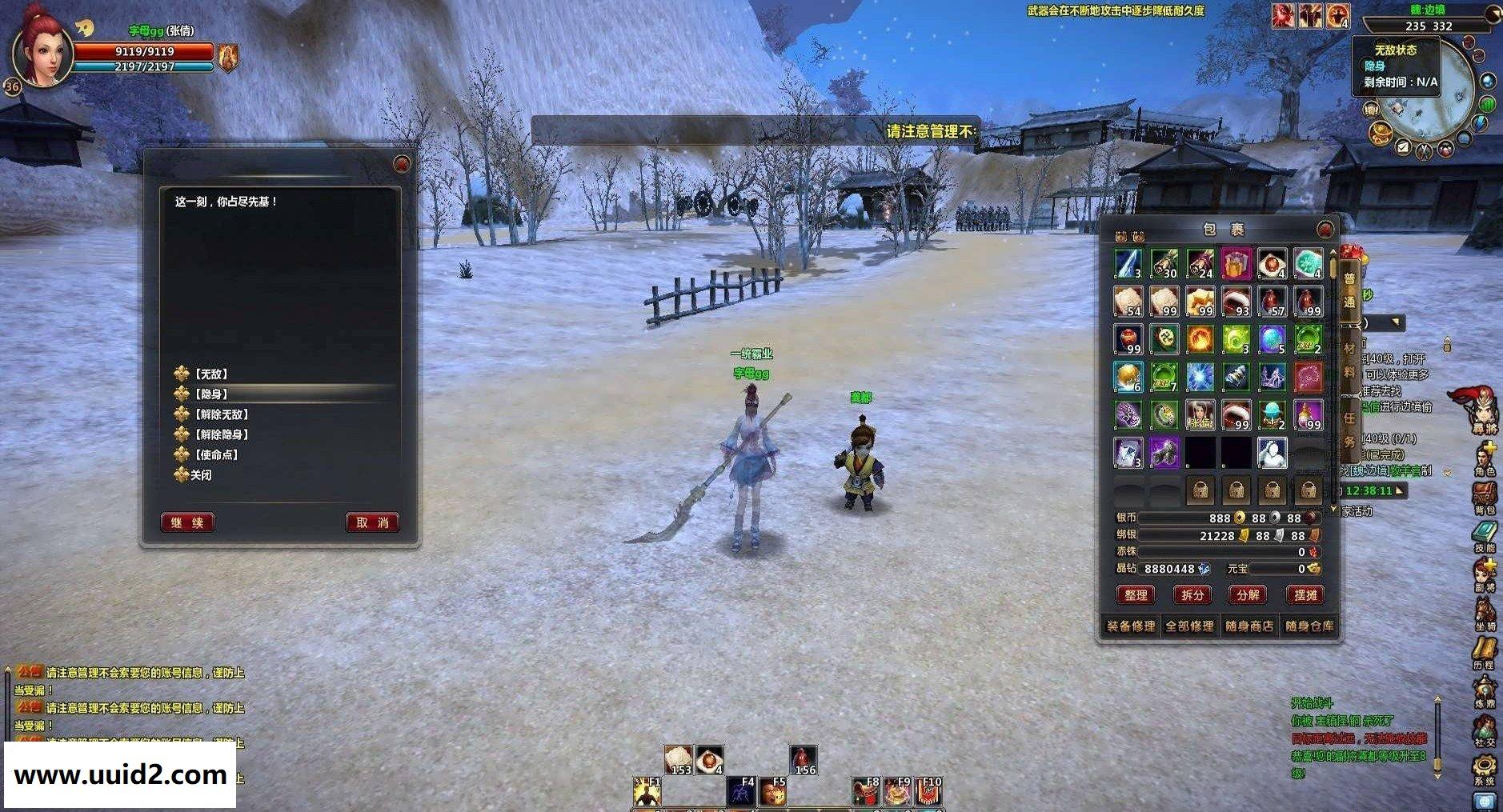
Task: Select the 【隐身】 dialogue option
Action: pos(211,394)
